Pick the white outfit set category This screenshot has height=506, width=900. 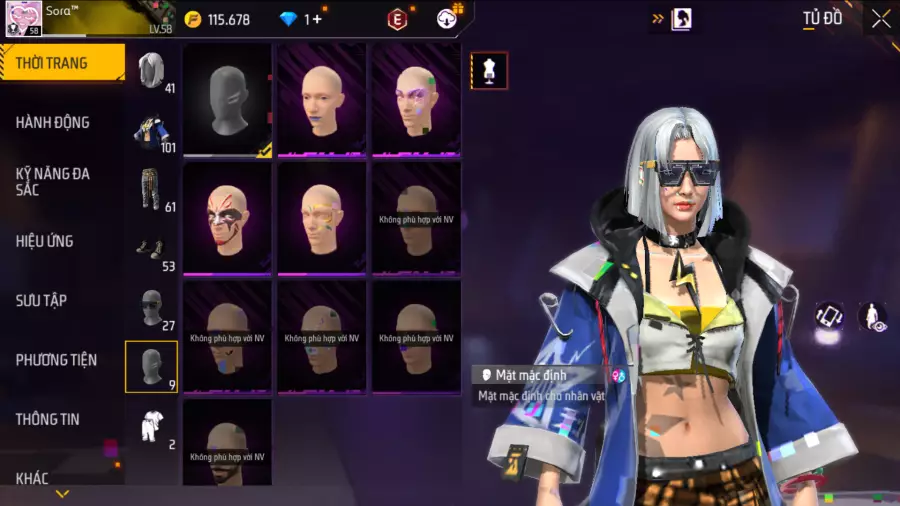pos(151,427)
